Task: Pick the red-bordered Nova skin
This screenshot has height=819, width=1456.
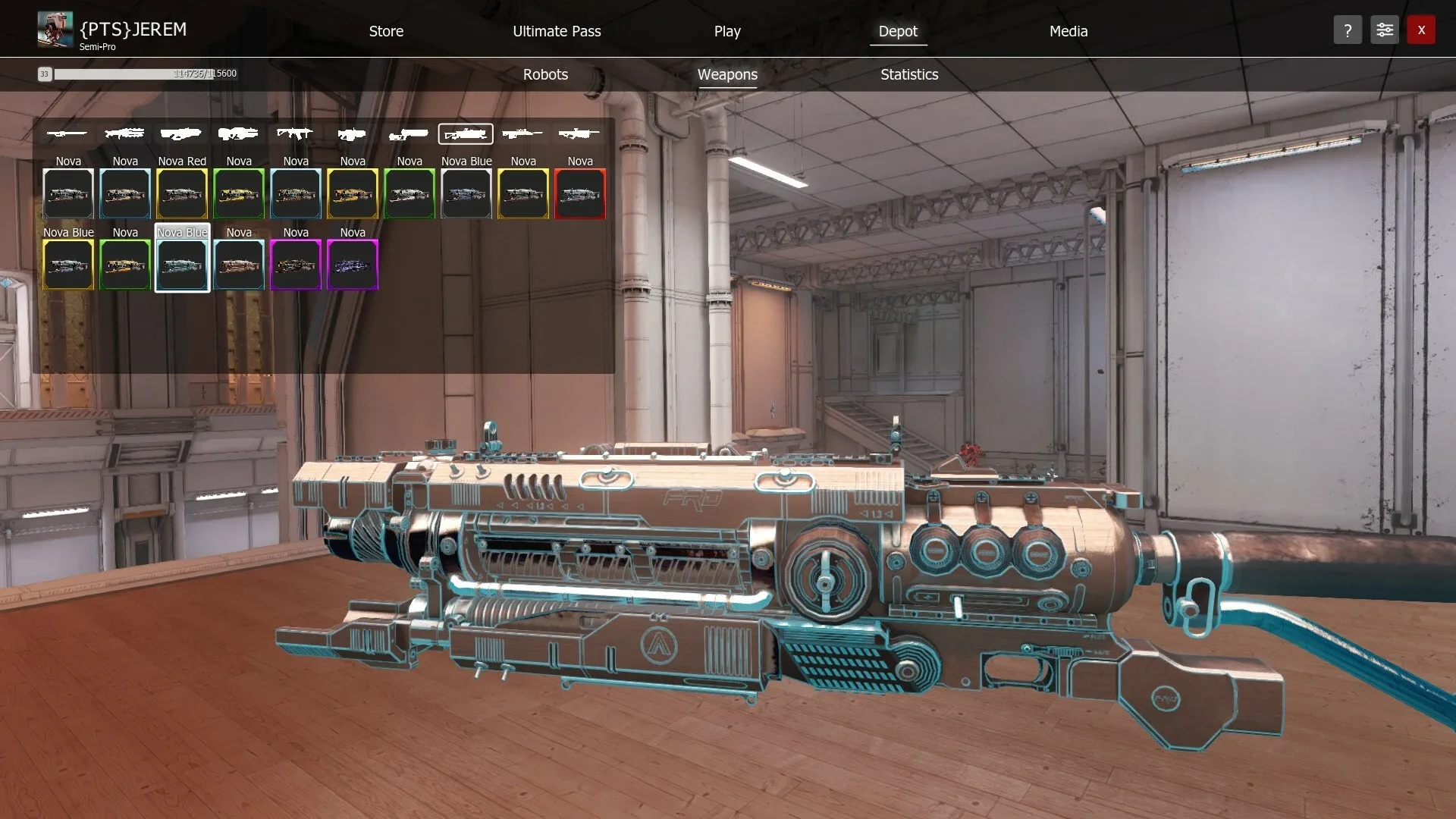Action: click(580, 193)
